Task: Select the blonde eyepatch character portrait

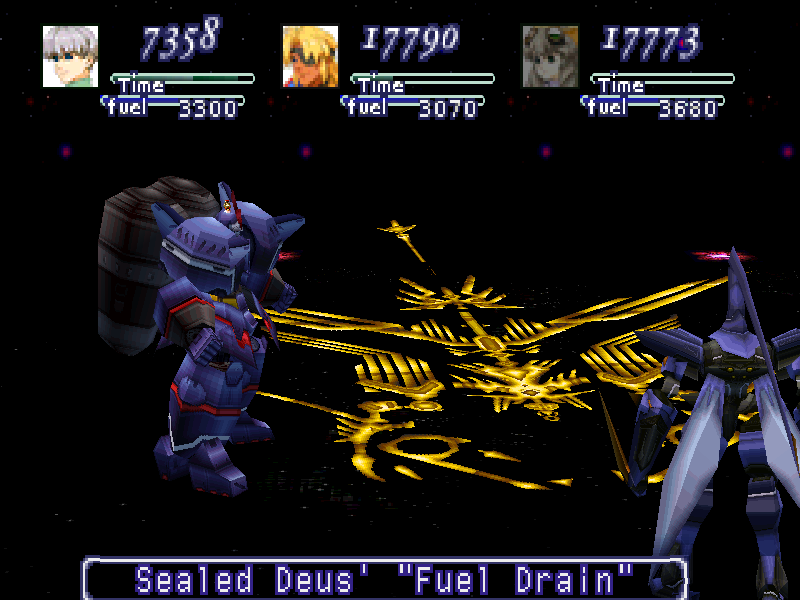Action: [x=310, y=56]
